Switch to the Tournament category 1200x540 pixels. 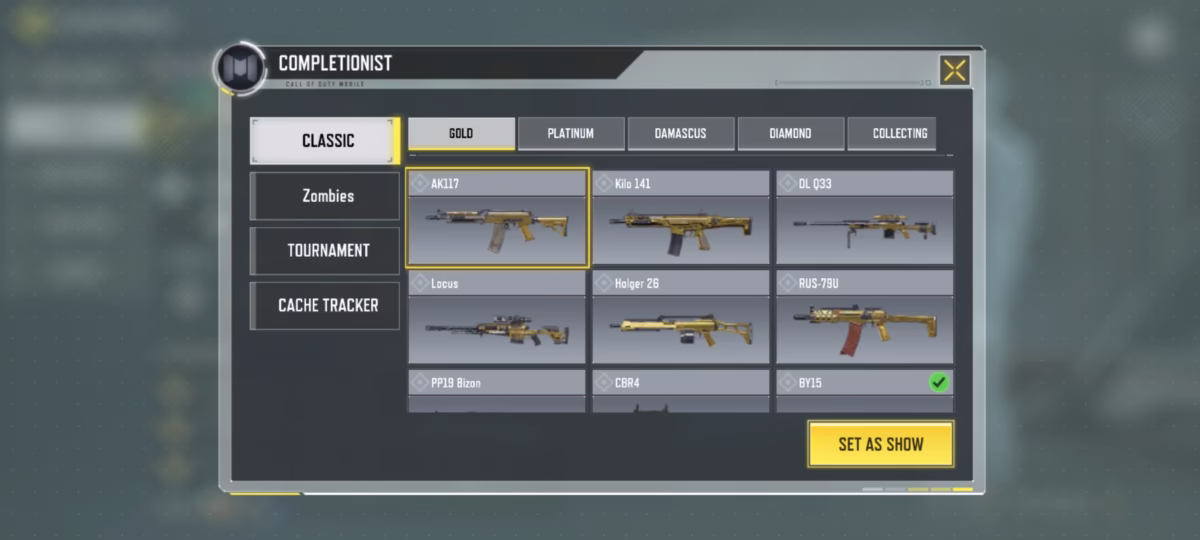point(326,251)
